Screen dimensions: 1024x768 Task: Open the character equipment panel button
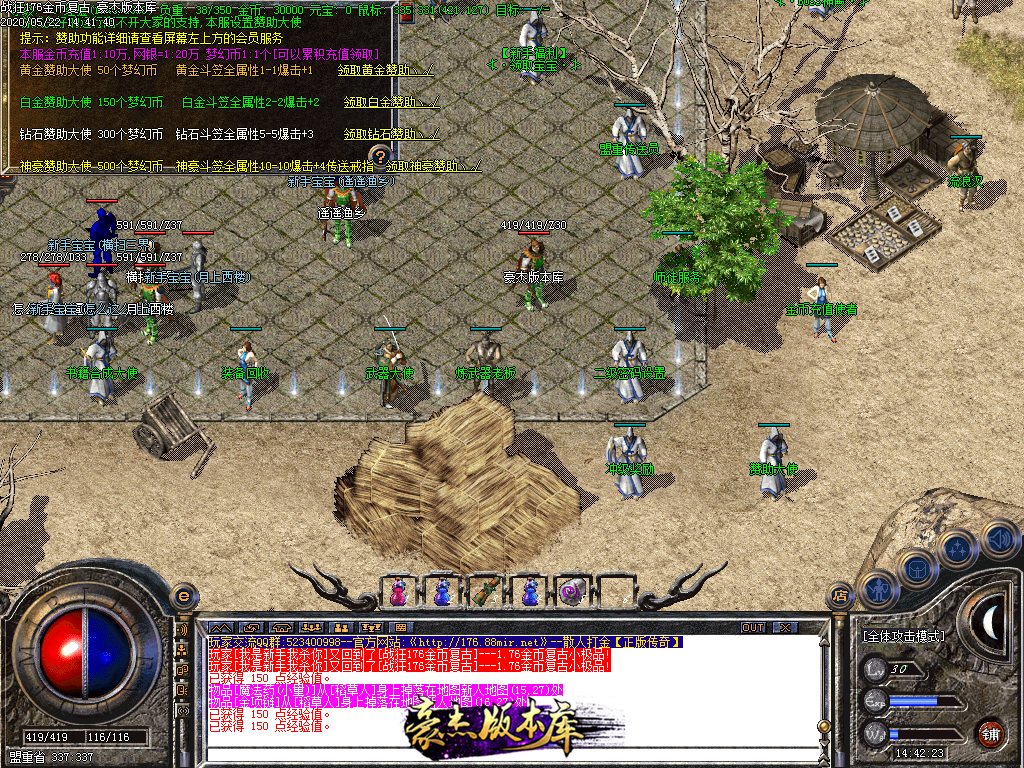[876, 590]
